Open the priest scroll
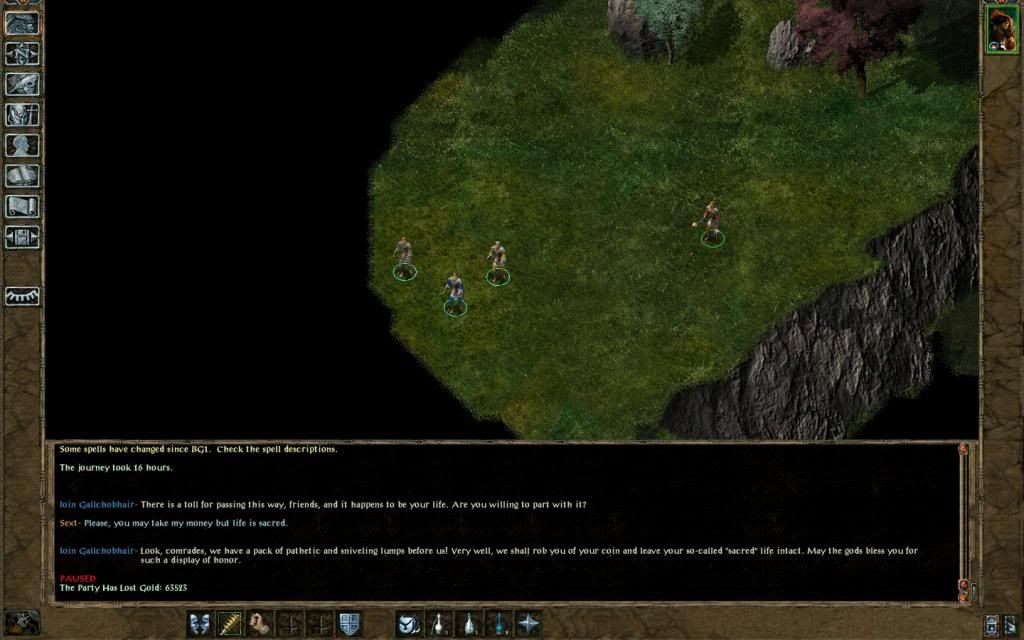 coord(22,207)
